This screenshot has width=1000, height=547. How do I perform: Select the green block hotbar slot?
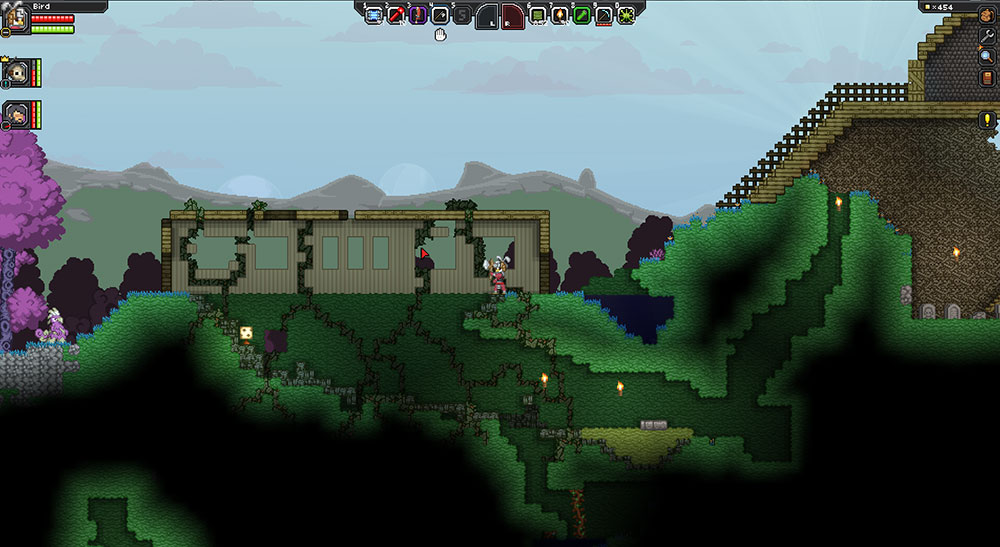coord(537,15)
